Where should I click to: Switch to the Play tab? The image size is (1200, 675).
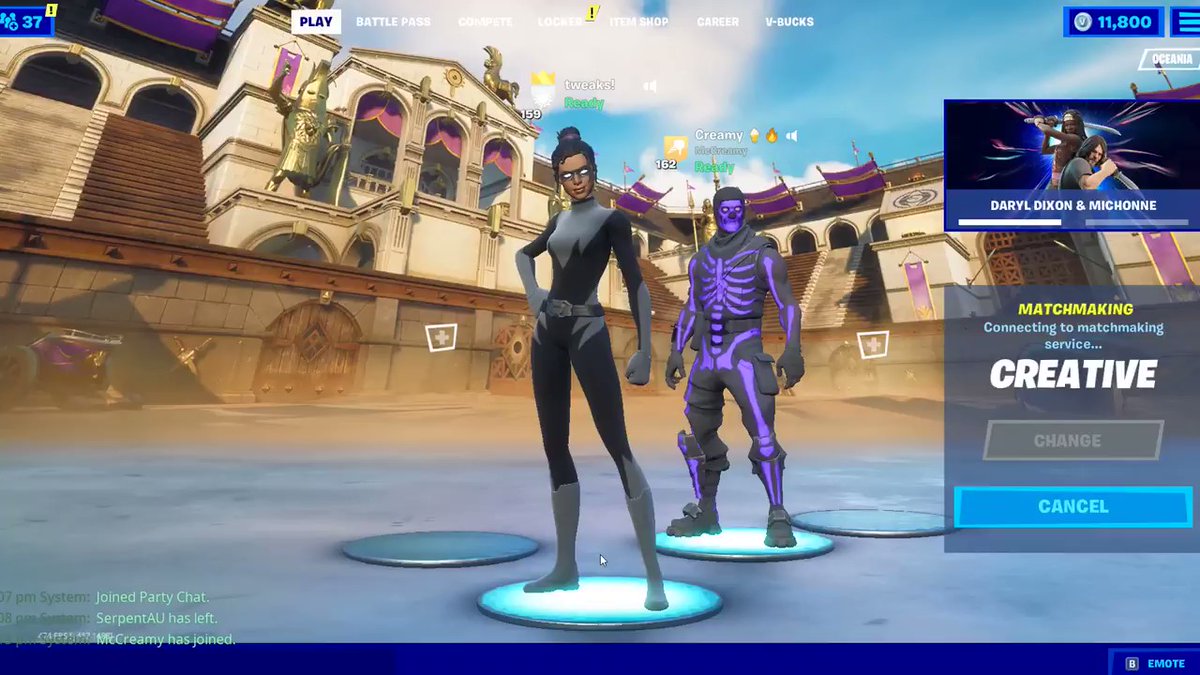tap(316, 22)
